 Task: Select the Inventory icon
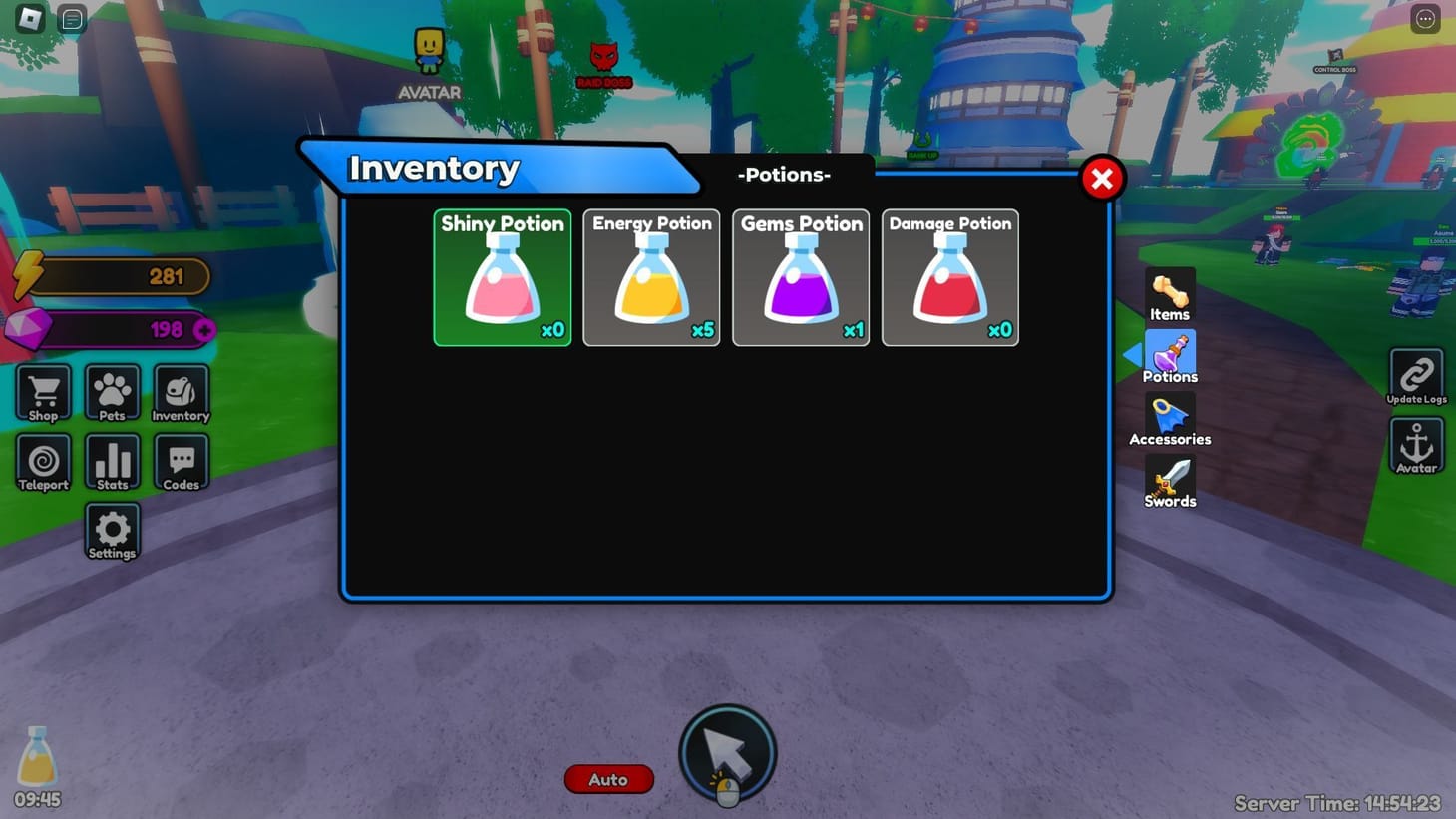(x=181, y=393)
